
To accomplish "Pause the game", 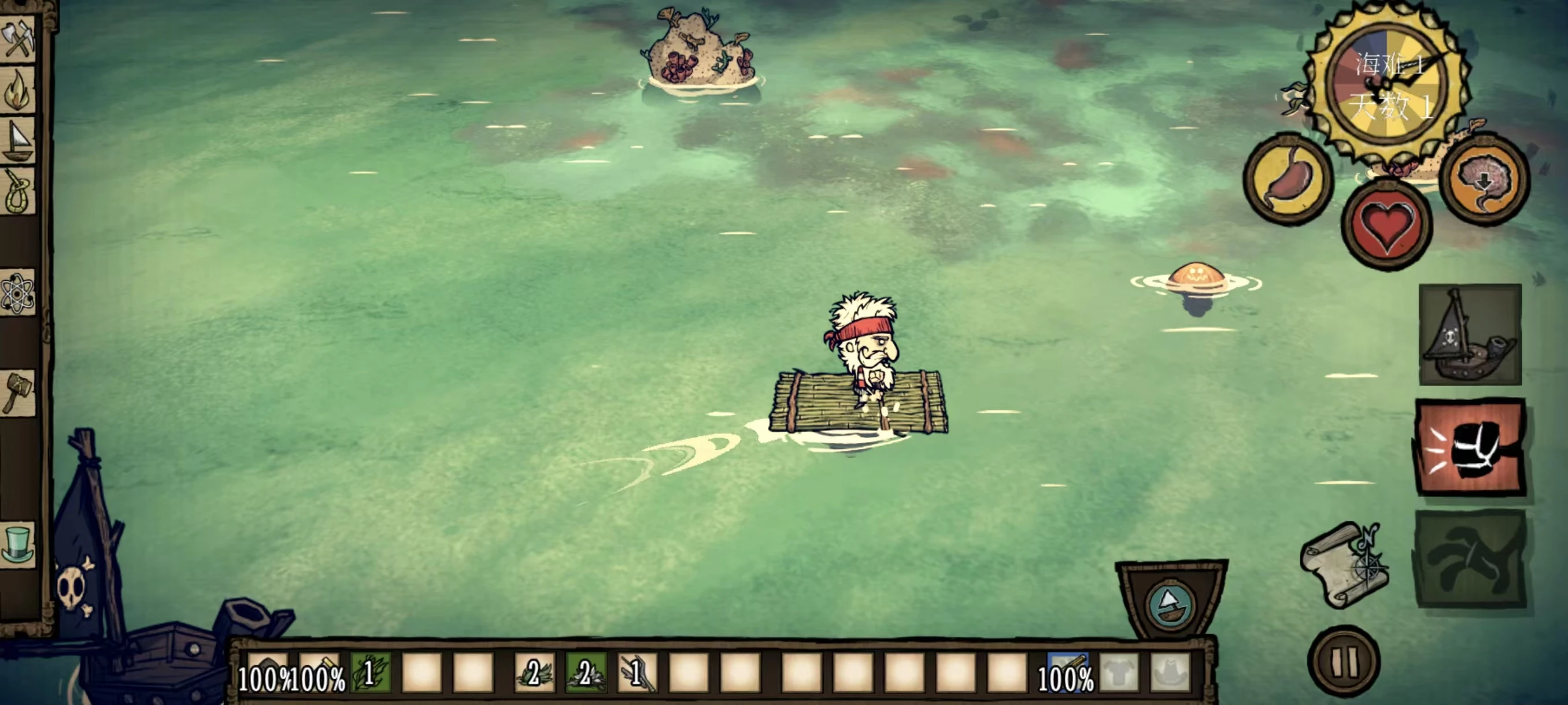I will point(1344,661).
